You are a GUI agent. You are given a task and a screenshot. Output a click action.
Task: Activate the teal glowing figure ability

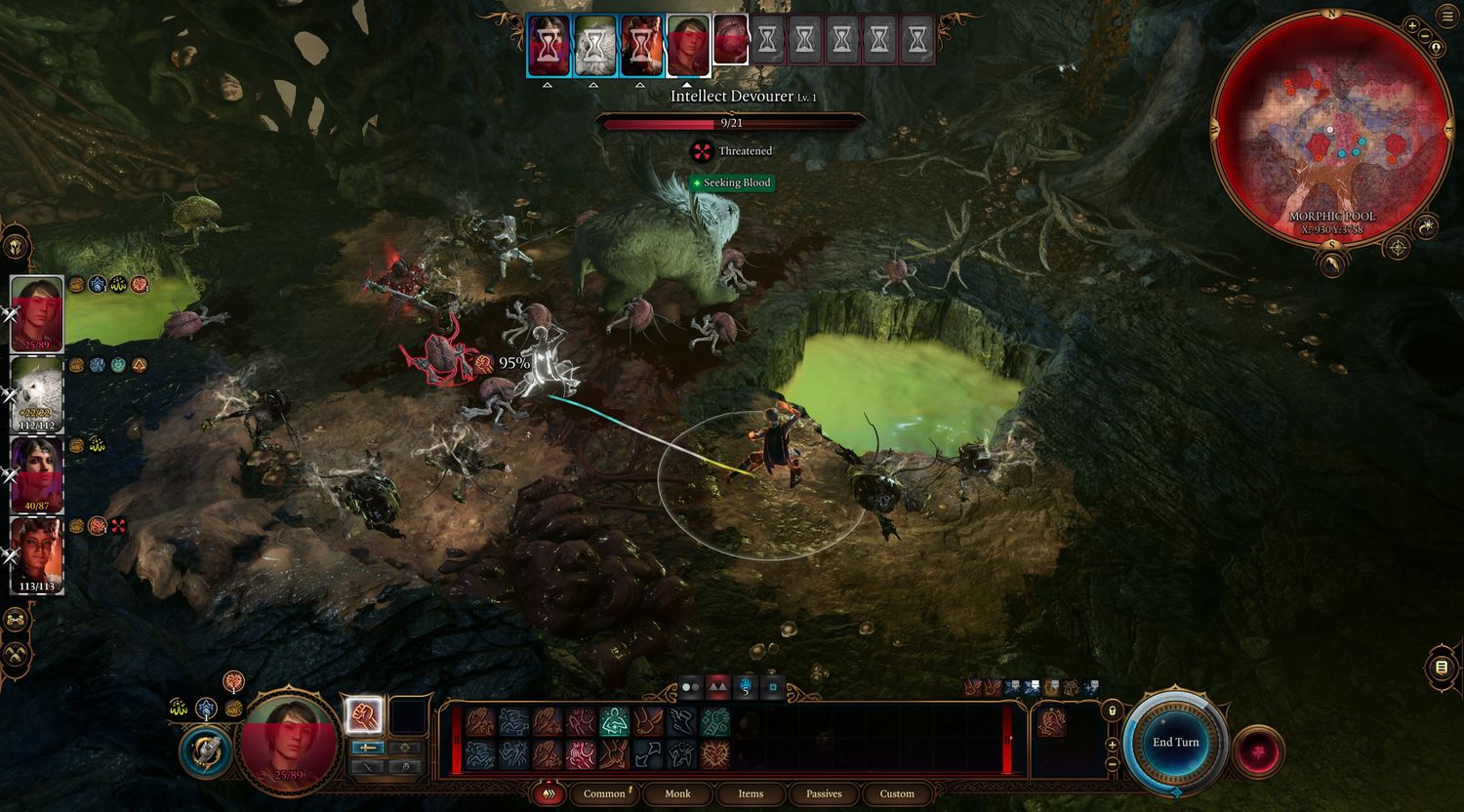click(x=613, y=722)
